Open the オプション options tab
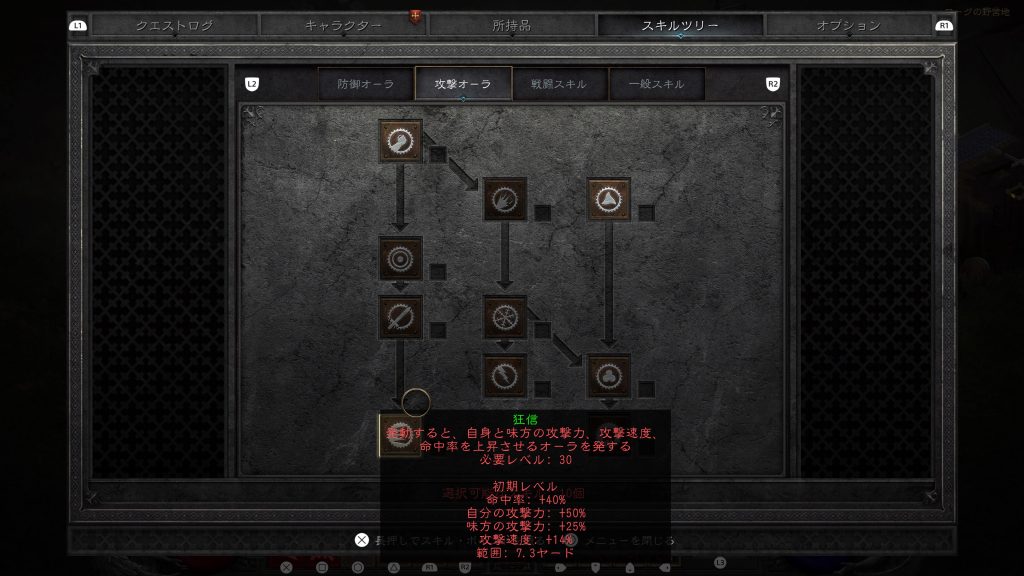Screen dimensions: 1024x576 click(848, 26)
